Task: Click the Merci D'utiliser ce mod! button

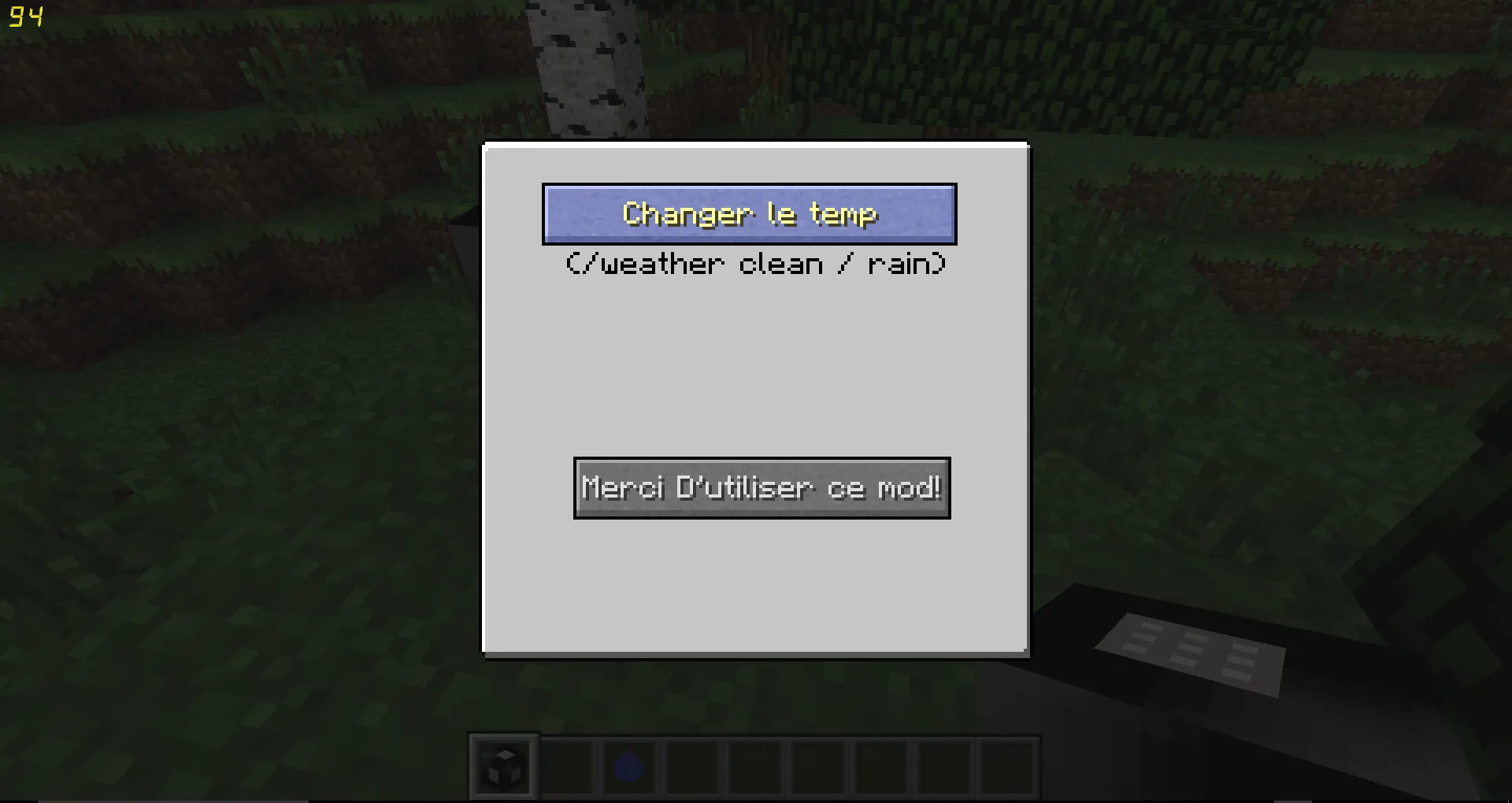Action: [761, 488]
